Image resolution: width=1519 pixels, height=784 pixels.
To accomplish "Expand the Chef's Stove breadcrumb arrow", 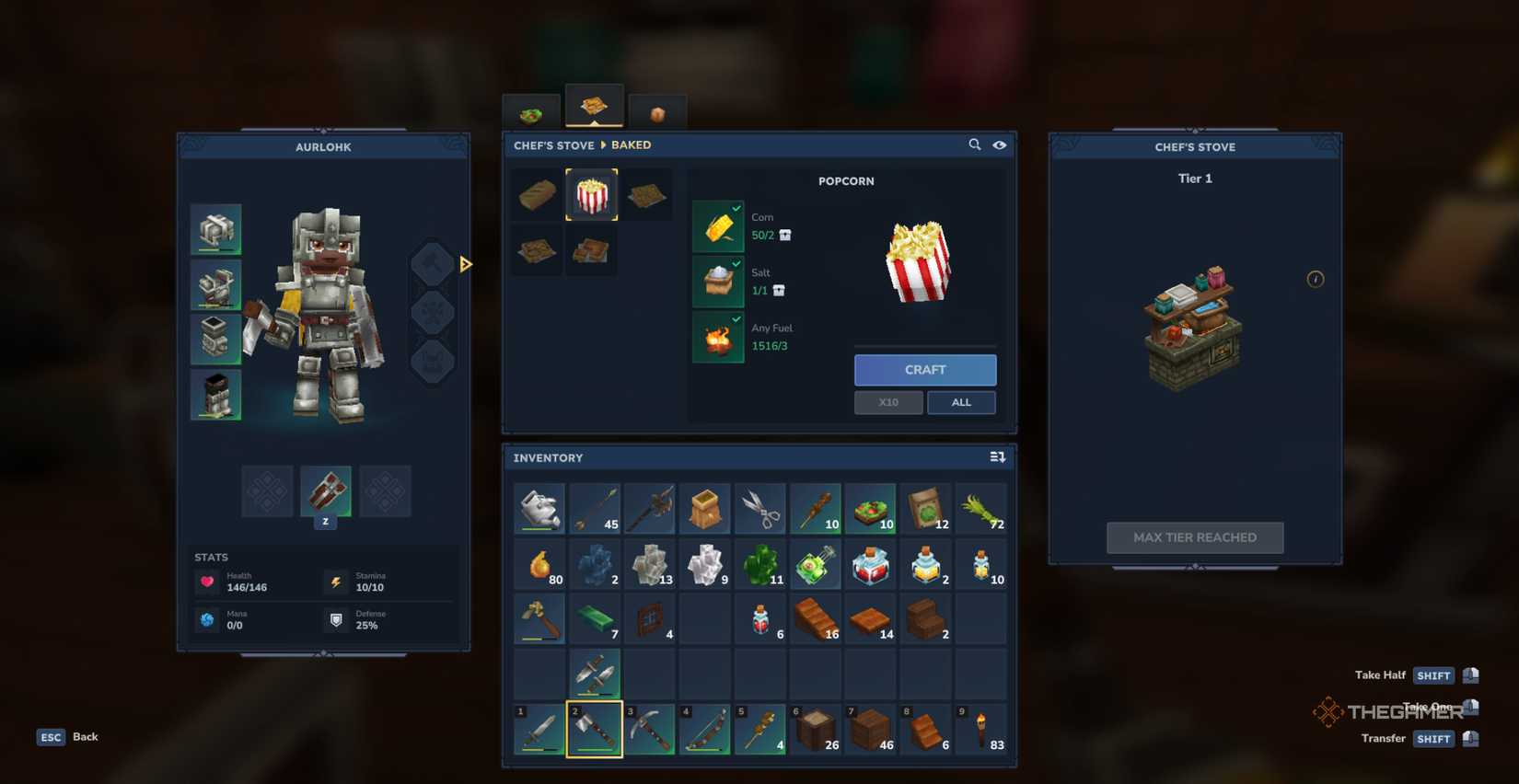I will click(x=605, y=144).
